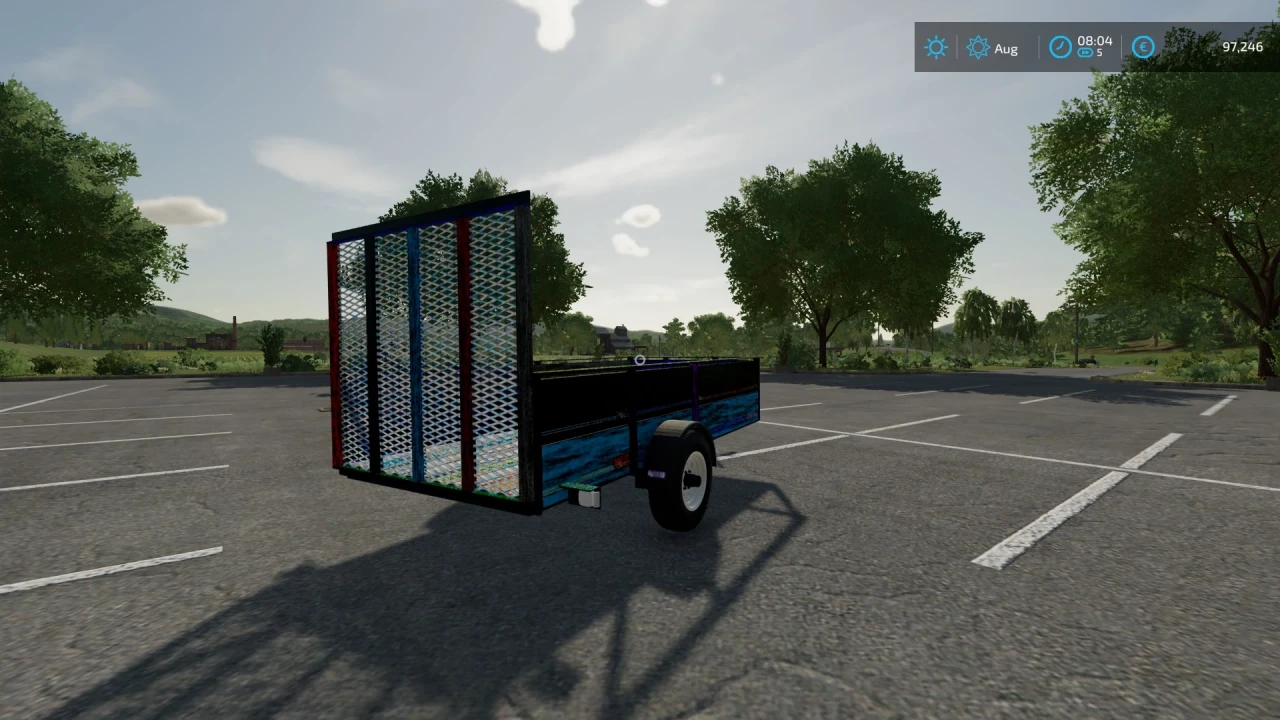Select the weather forecast sun icon
The height and width of the screenshot is (720, 1280).
click(977, 47)
